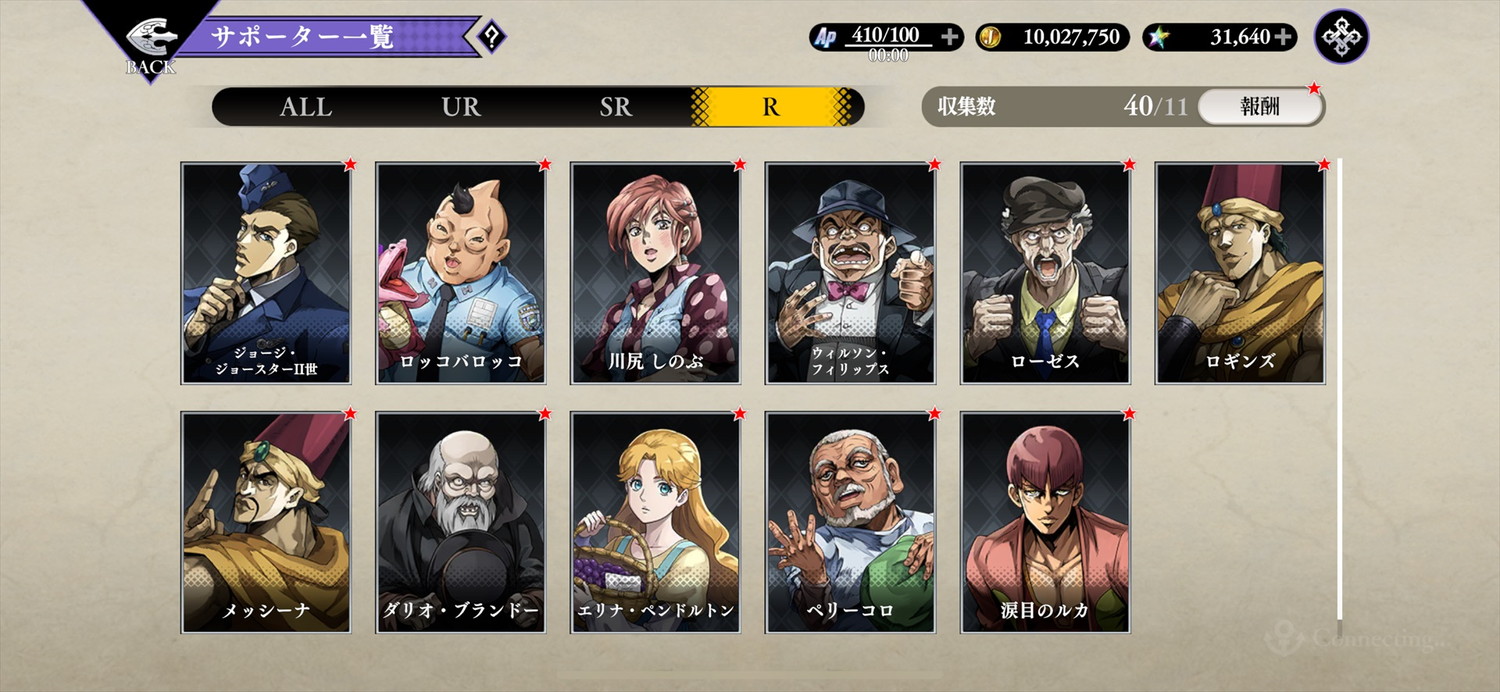Choose the ロッコバロッコ supporter card

461,273
